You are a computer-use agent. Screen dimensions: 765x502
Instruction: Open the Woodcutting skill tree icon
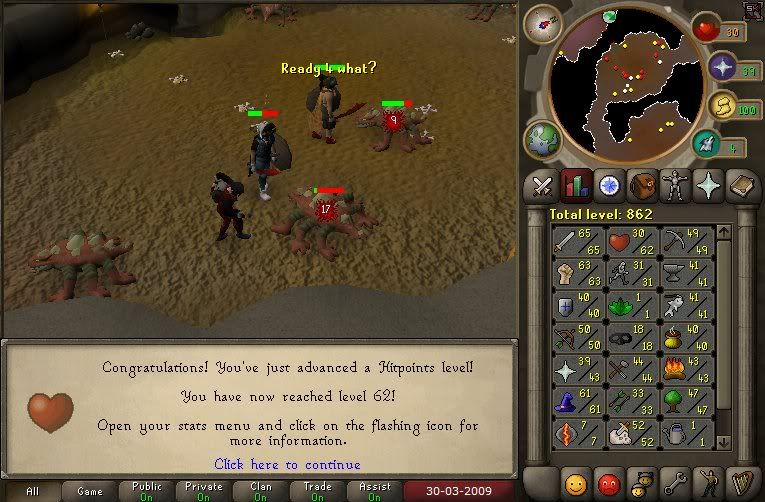[x=688, y=402]
